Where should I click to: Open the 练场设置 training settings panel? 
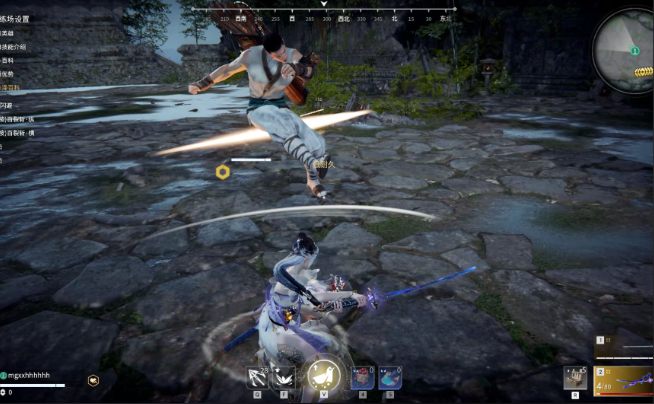tap(17, 19)
